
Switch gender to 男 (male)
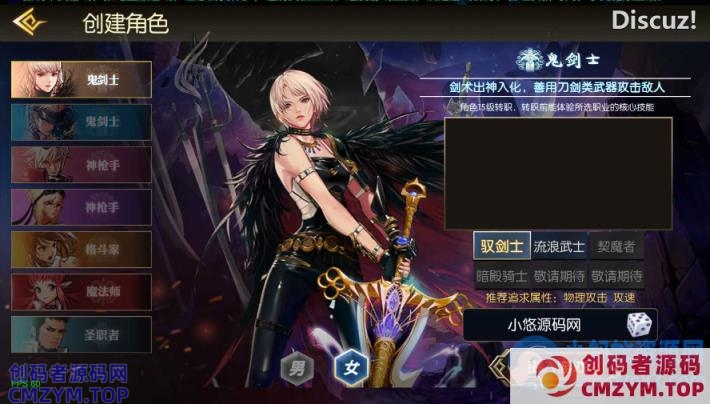[x=298, y=367]
